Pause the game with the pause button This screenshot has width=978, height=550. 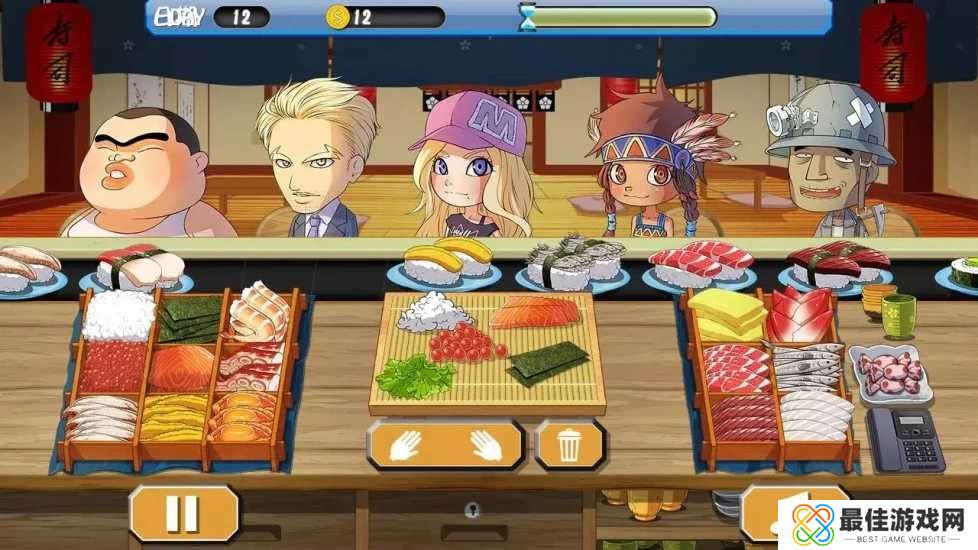pos(184,513)
